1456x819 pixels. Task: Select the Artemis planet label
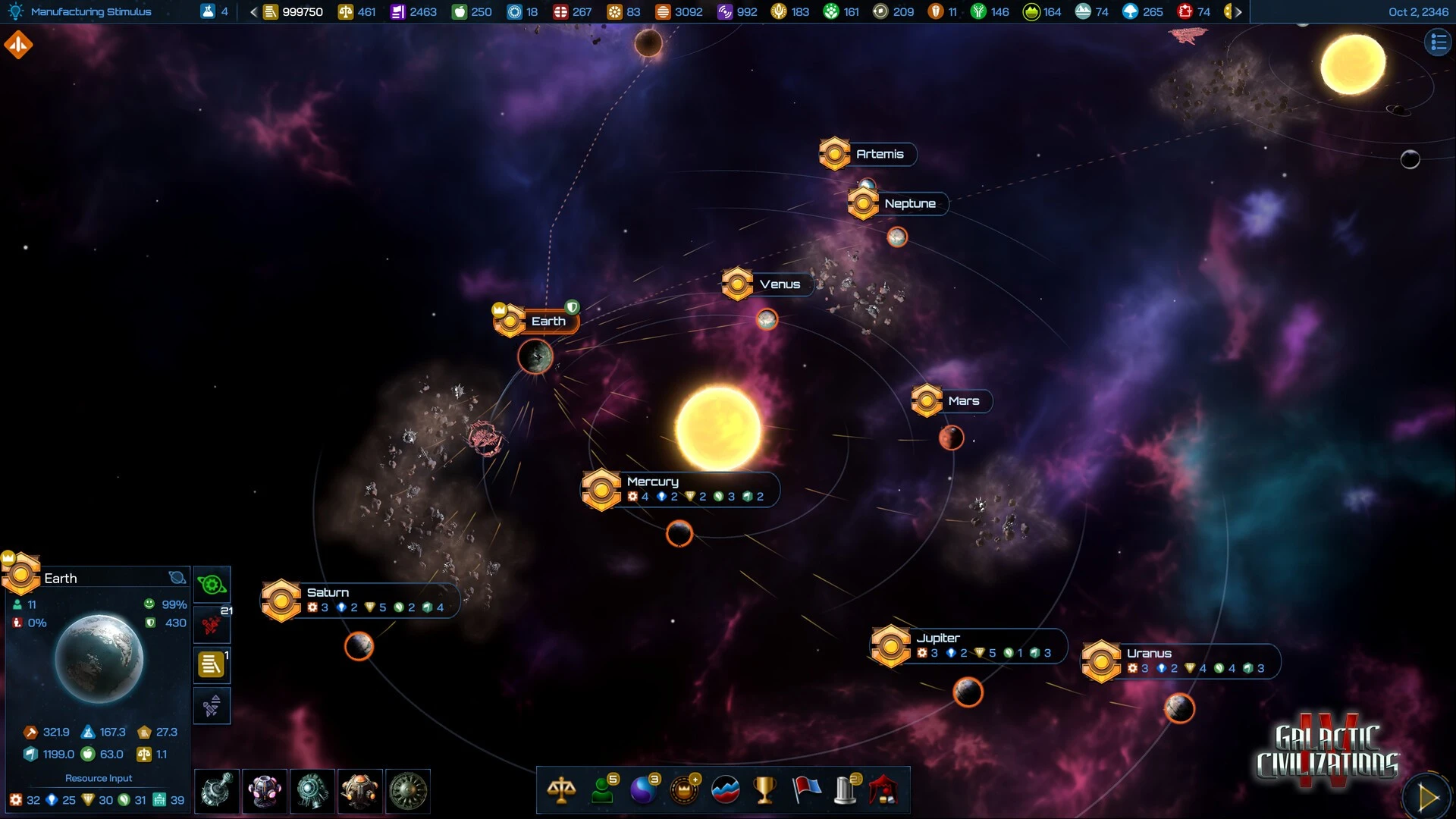click(x=879, y=154)
